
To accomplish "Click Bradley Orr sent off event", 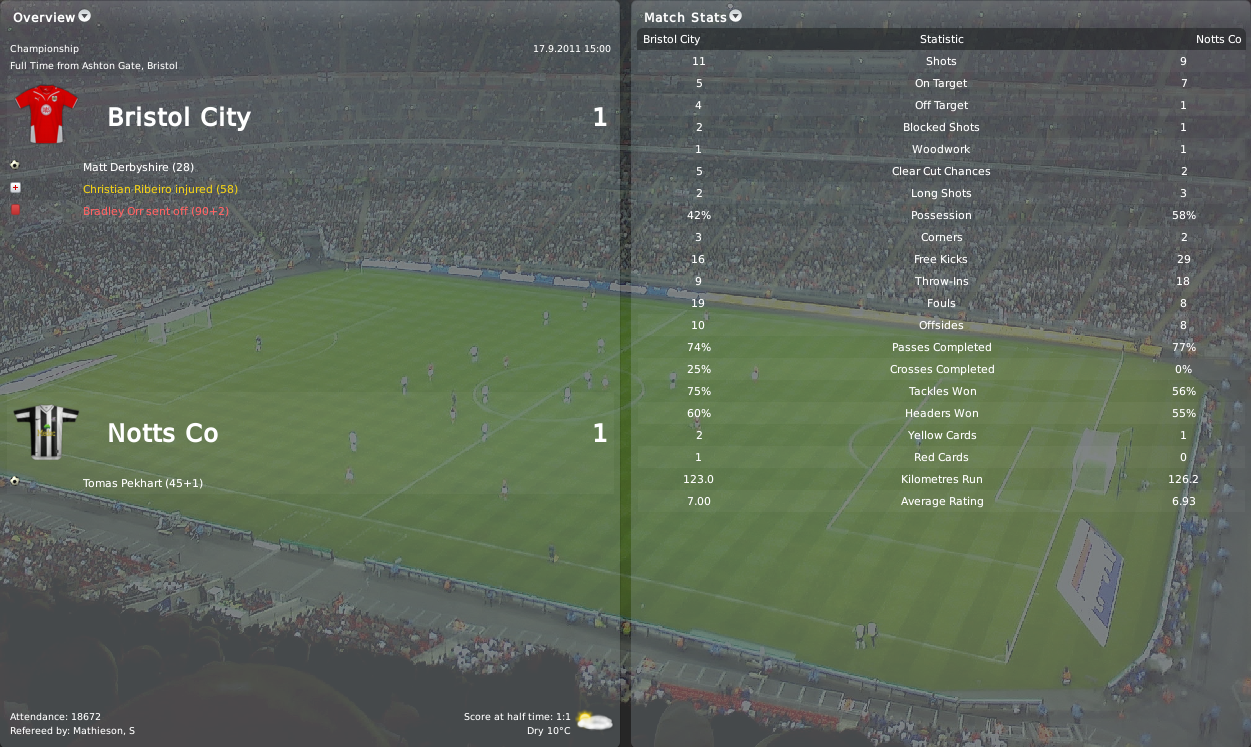I will click(x=155, y=211).
